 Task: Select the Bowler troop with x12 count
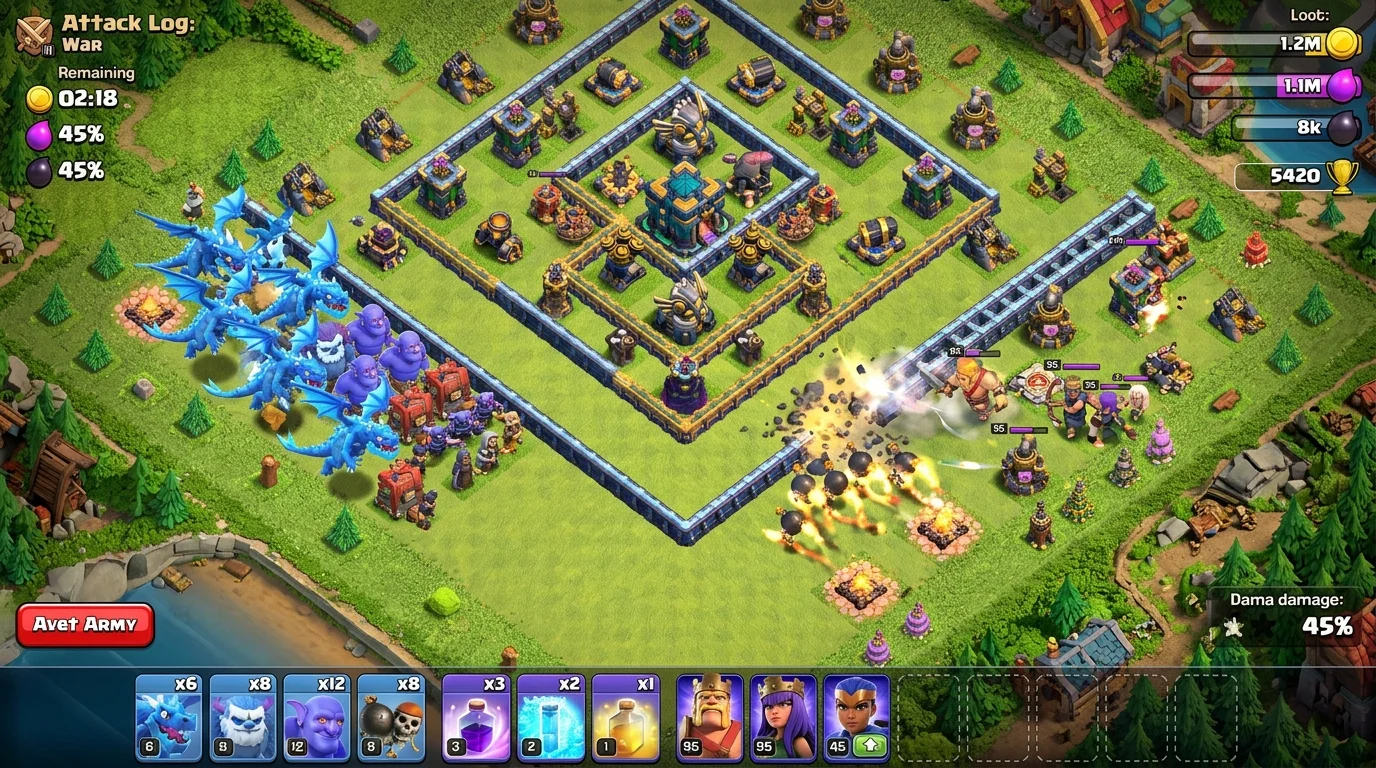(x=316, y=714)
